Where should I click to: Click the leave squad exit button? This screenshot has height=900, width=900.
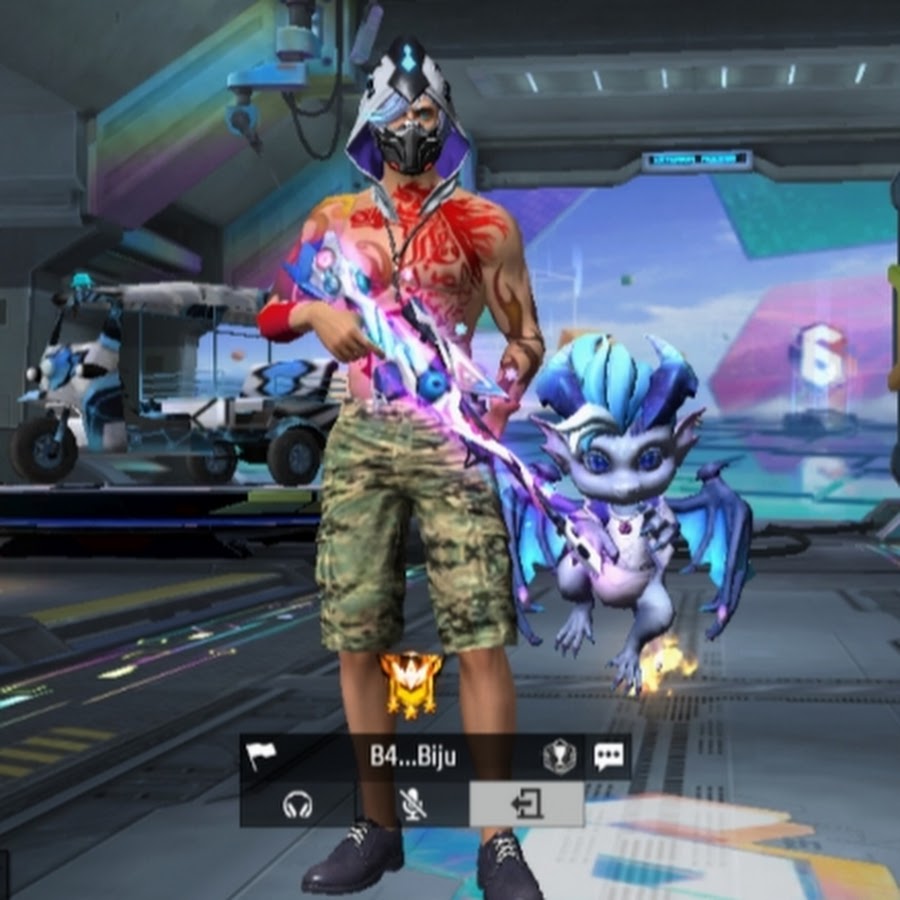click(x=527, y=804)
